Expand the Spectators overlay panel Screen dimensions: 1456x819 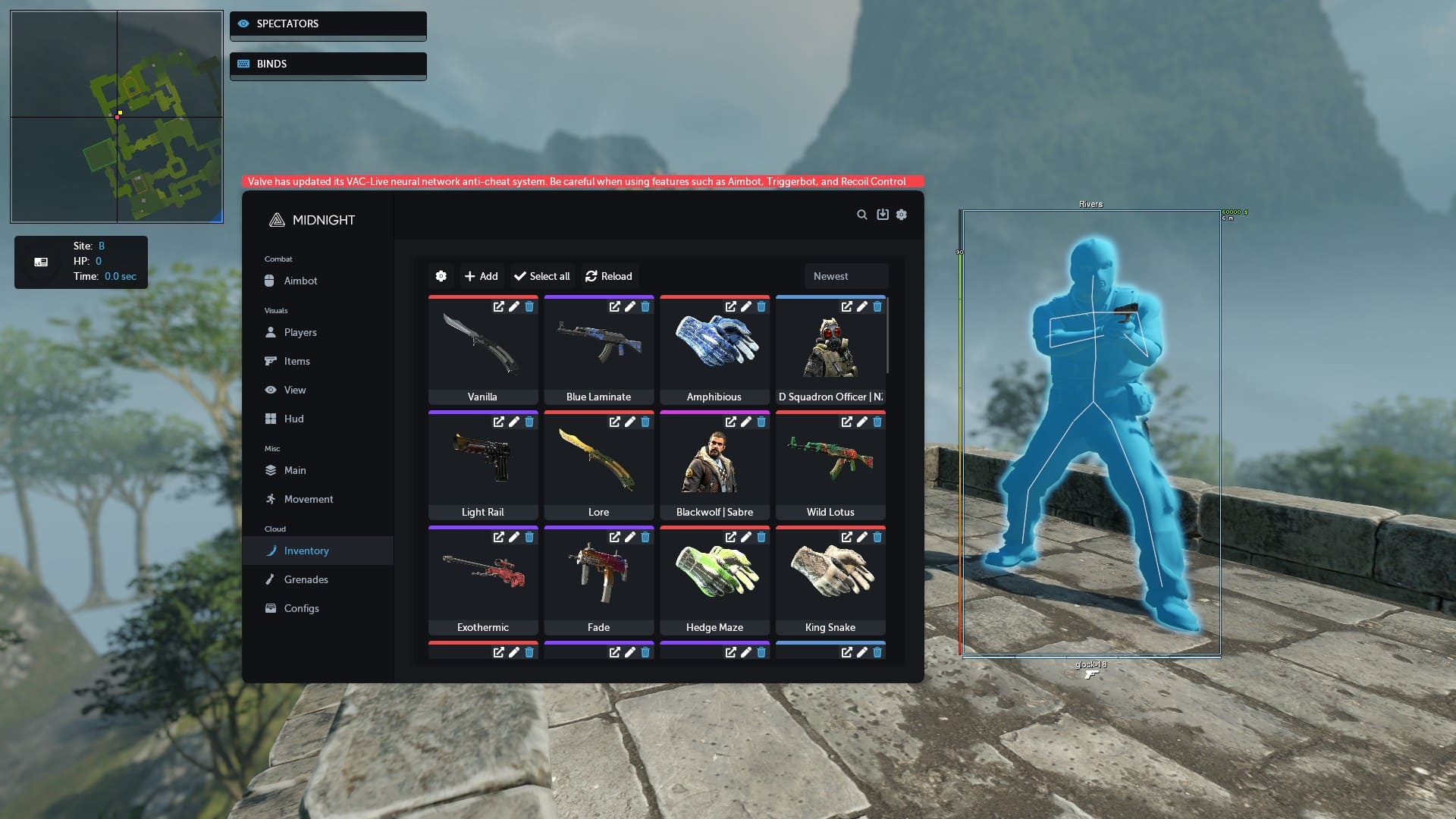[x=328, y=24]
